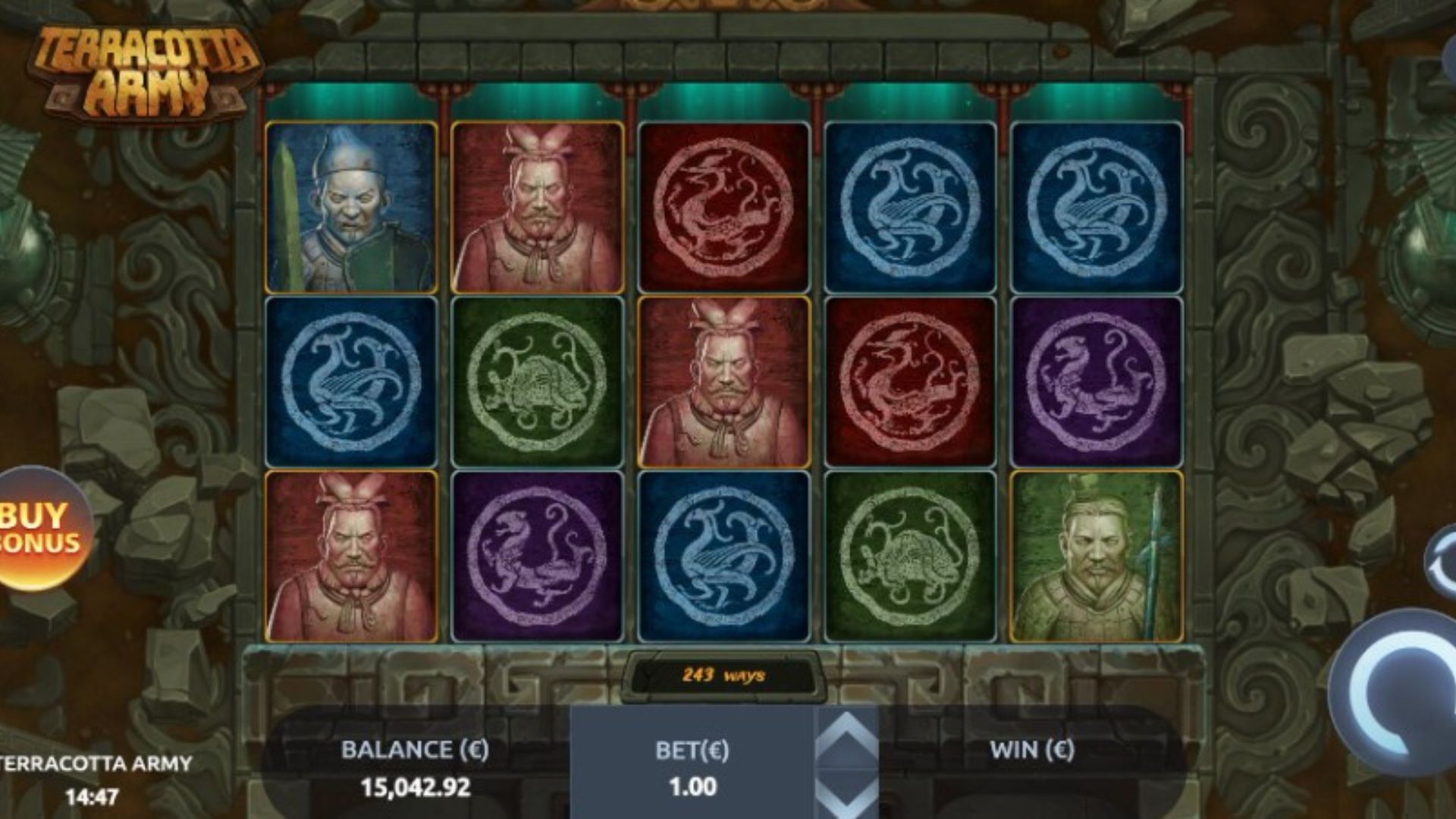Increase the bet with the up arrow

coord(847,737)
